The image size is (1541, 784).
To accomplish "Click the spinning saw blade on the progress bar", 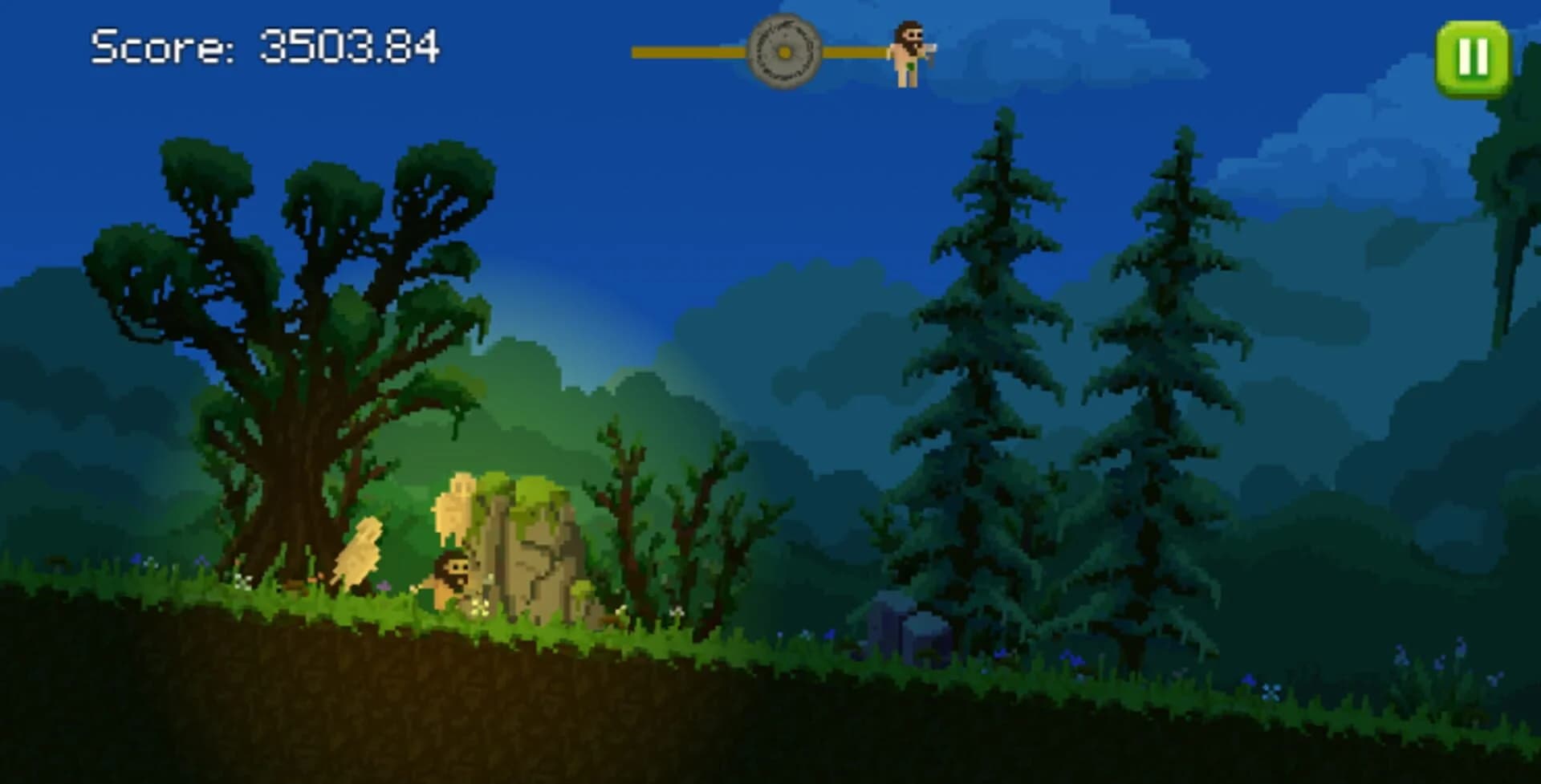I will pos(784,52).
